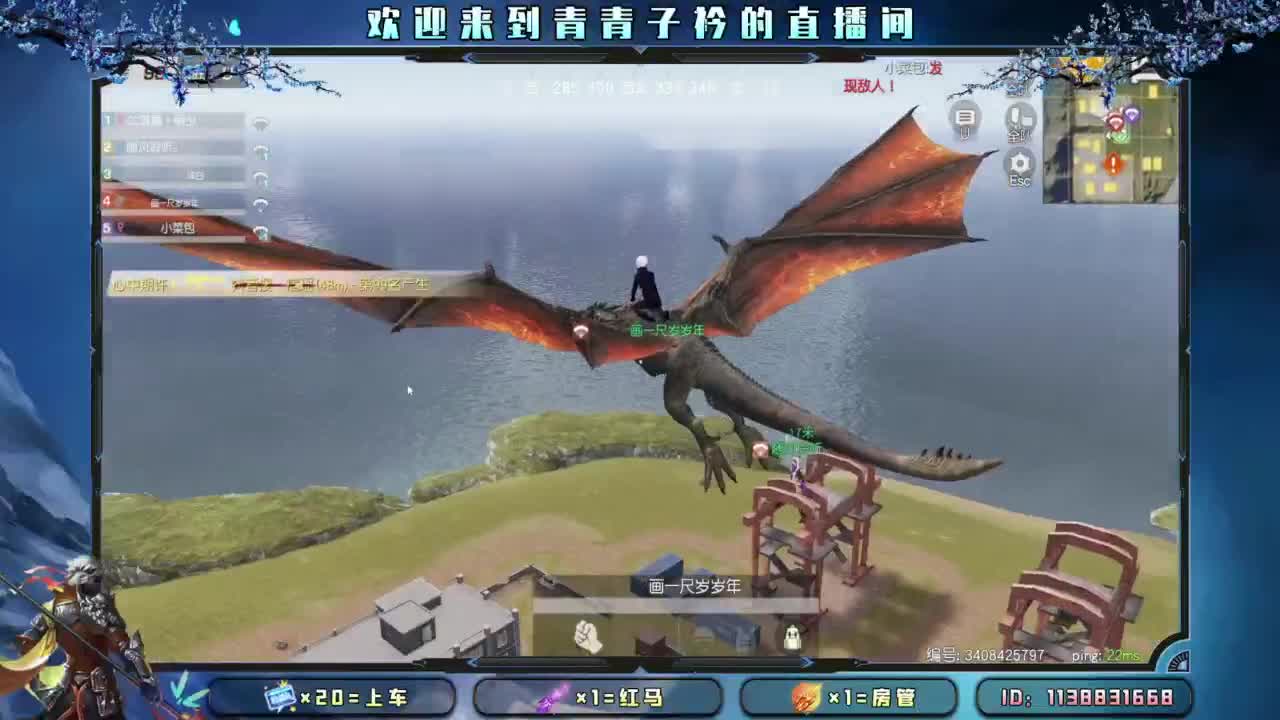Tap the red exclamation marker on the minimap
Viewport: 1280px width, 720px height.
pyautogui.click(x=1113, y=163)
